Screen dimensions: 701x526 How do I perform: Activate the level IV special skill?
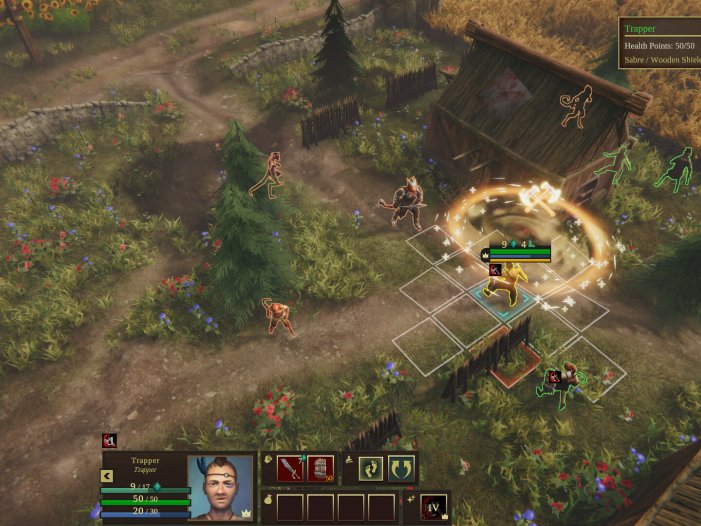(x=434, y=507)
